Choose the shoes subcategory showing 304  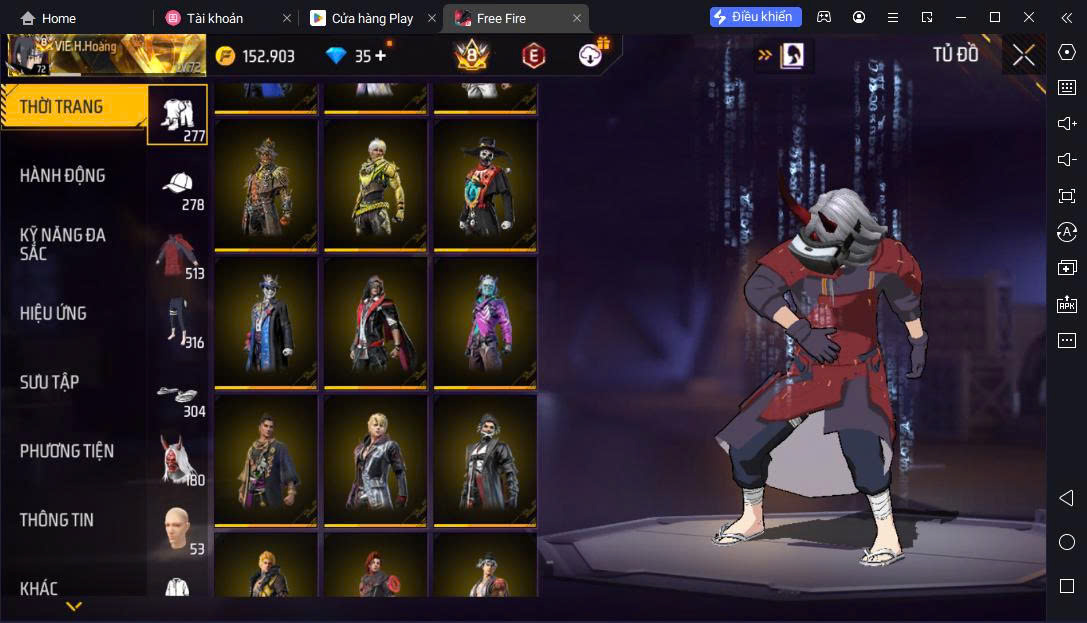point(178,398)
